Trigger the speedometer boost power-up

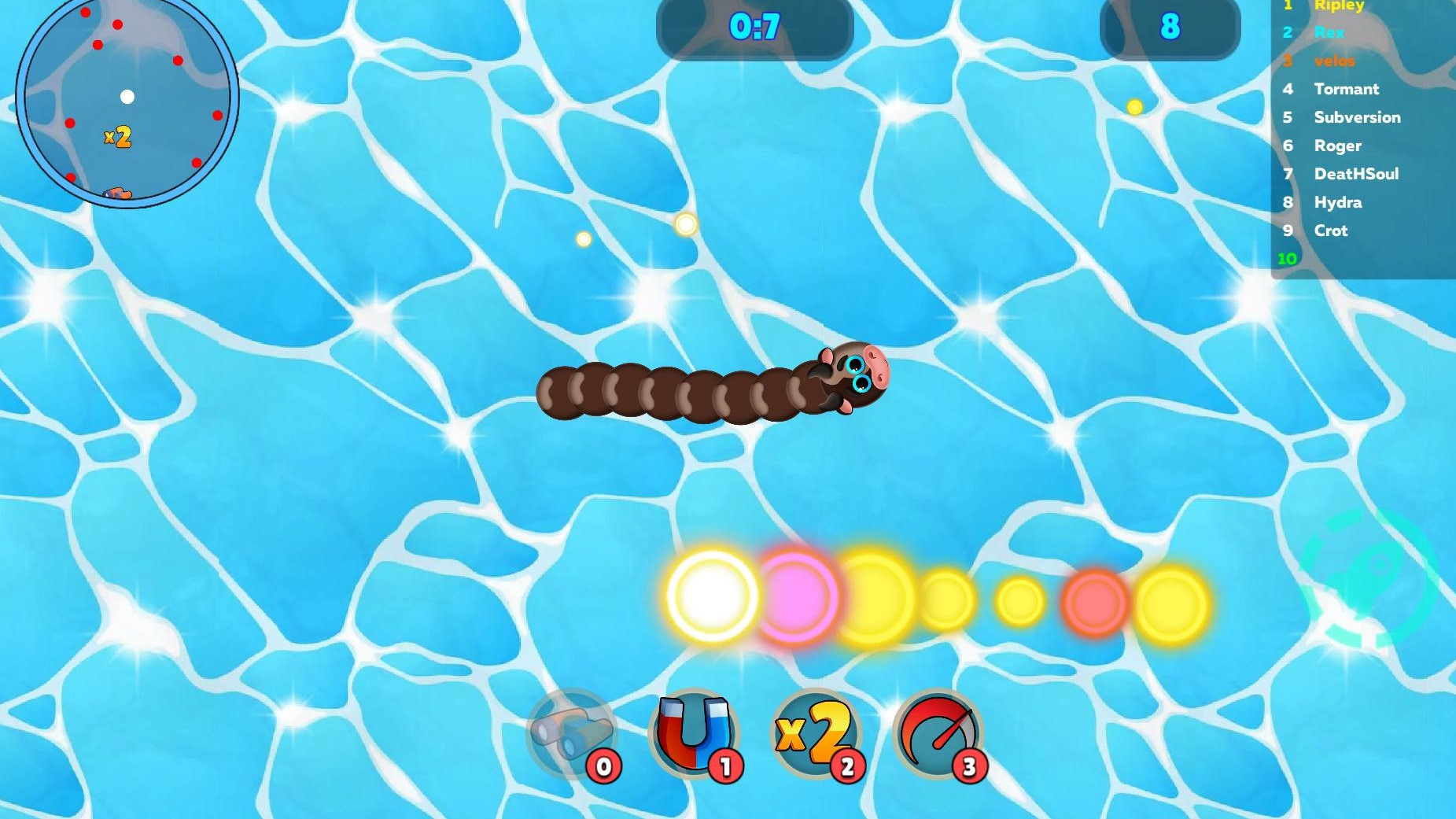pyautogui.click(x=939, y=733)
